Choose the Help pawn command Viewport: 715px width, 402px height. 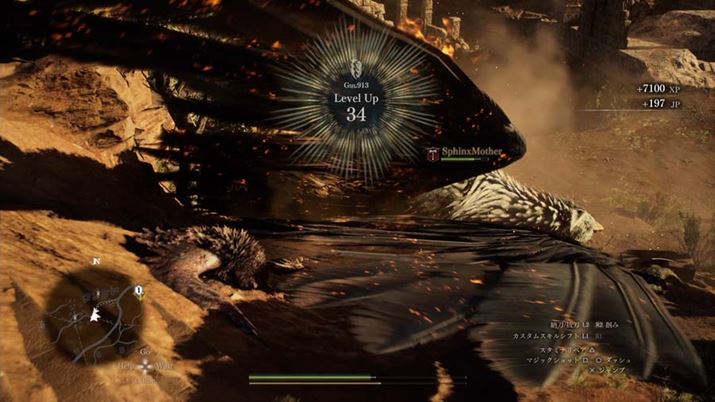click(123, 367)
